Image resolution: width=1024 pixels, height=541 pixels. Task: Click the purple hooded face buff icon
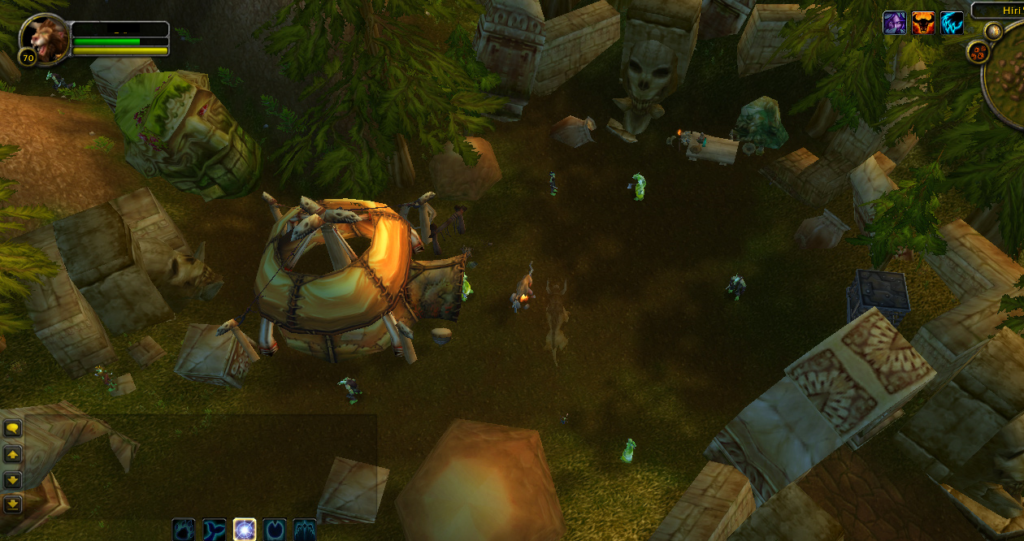(895, 23)
